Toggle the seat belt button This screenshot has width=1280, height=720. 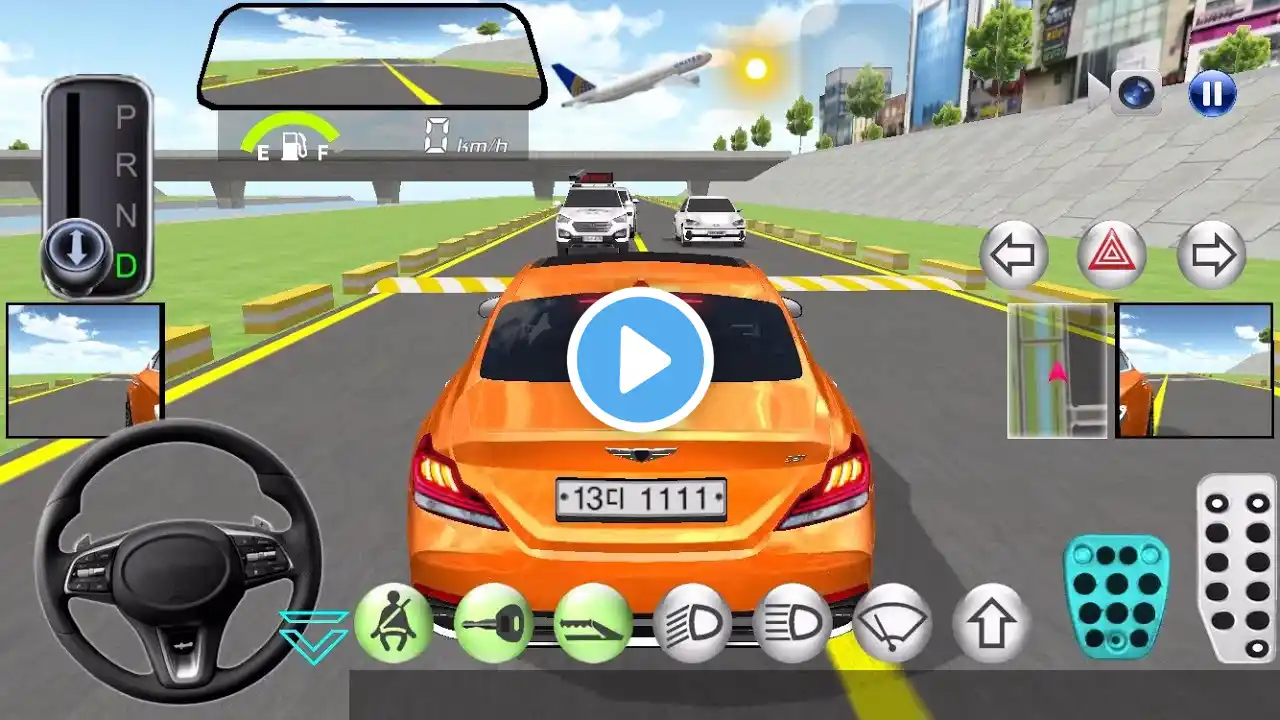point(393,623)
